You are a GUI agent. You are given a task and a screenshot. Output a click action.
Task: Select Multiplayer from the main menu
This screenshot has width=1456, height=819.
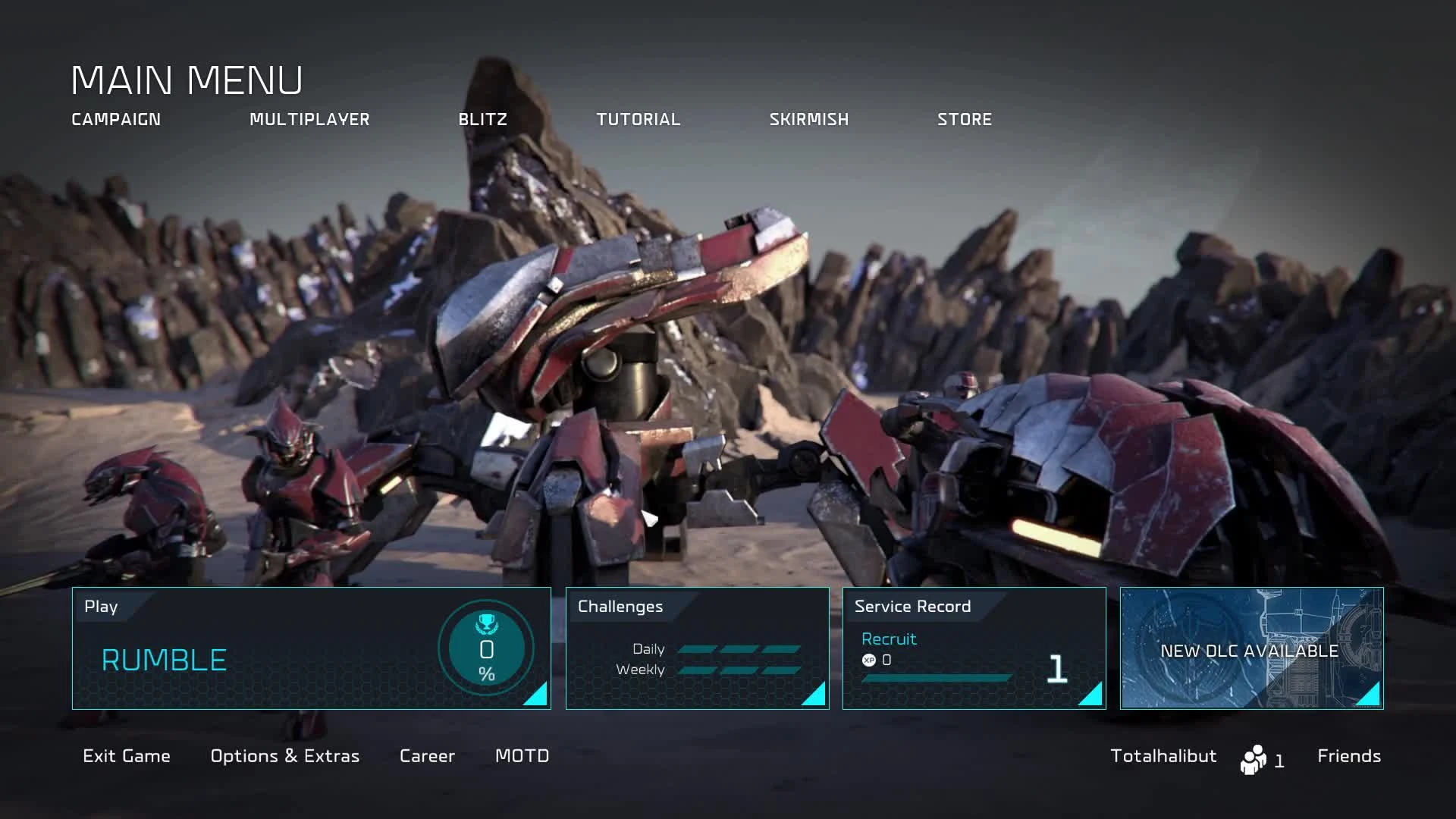pos(309,119)
